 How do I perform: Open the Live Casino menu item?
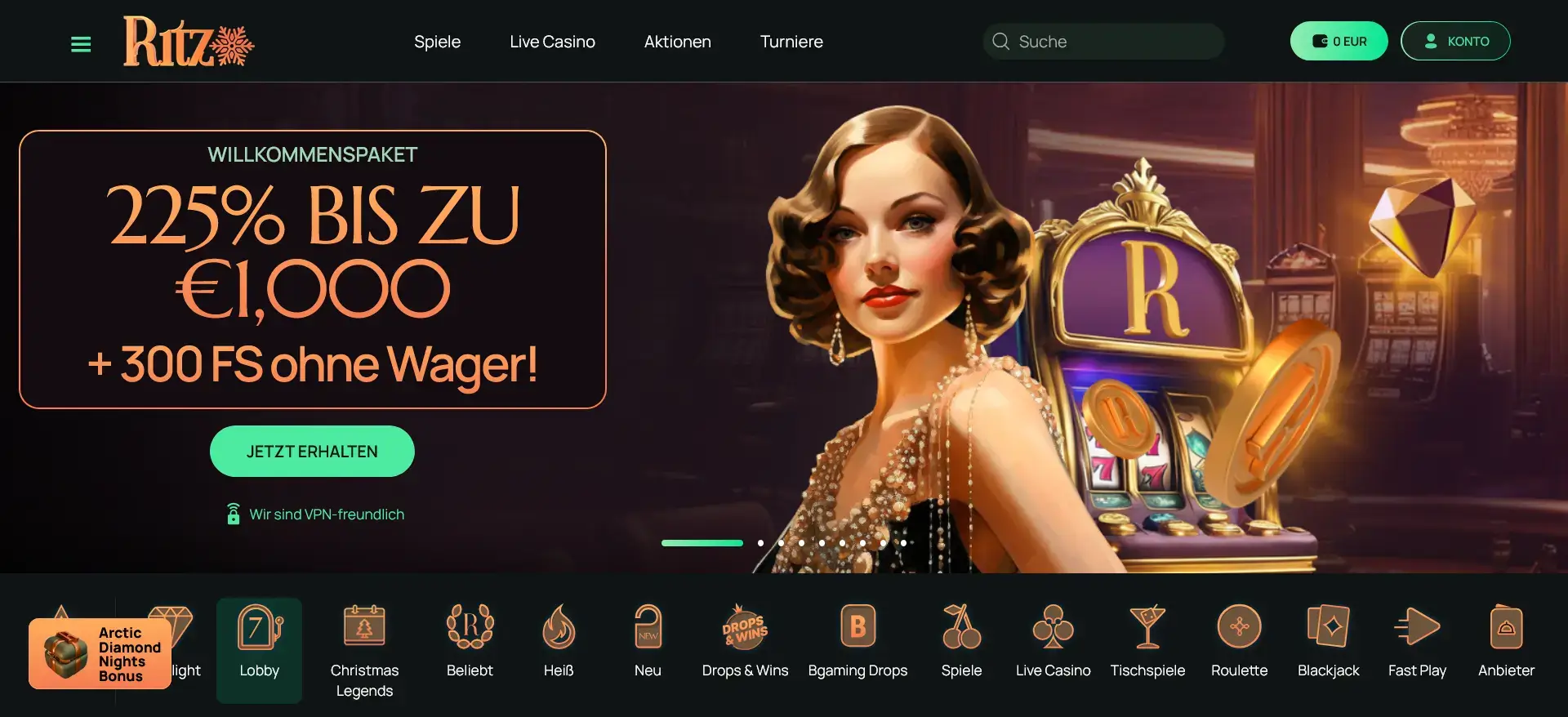(x=552, y=41)
